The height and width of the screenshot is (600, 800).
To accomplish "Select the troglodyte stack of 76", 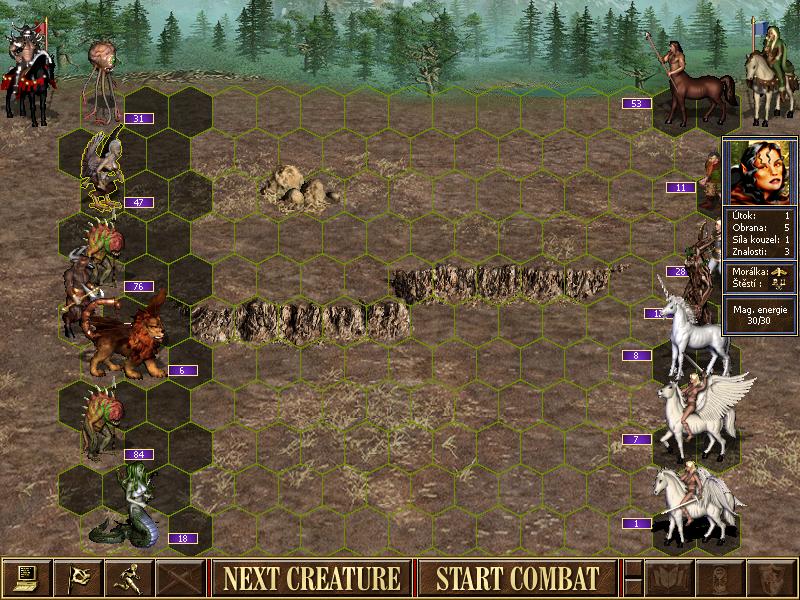I will pyautogui.click(x=100, y=260).
